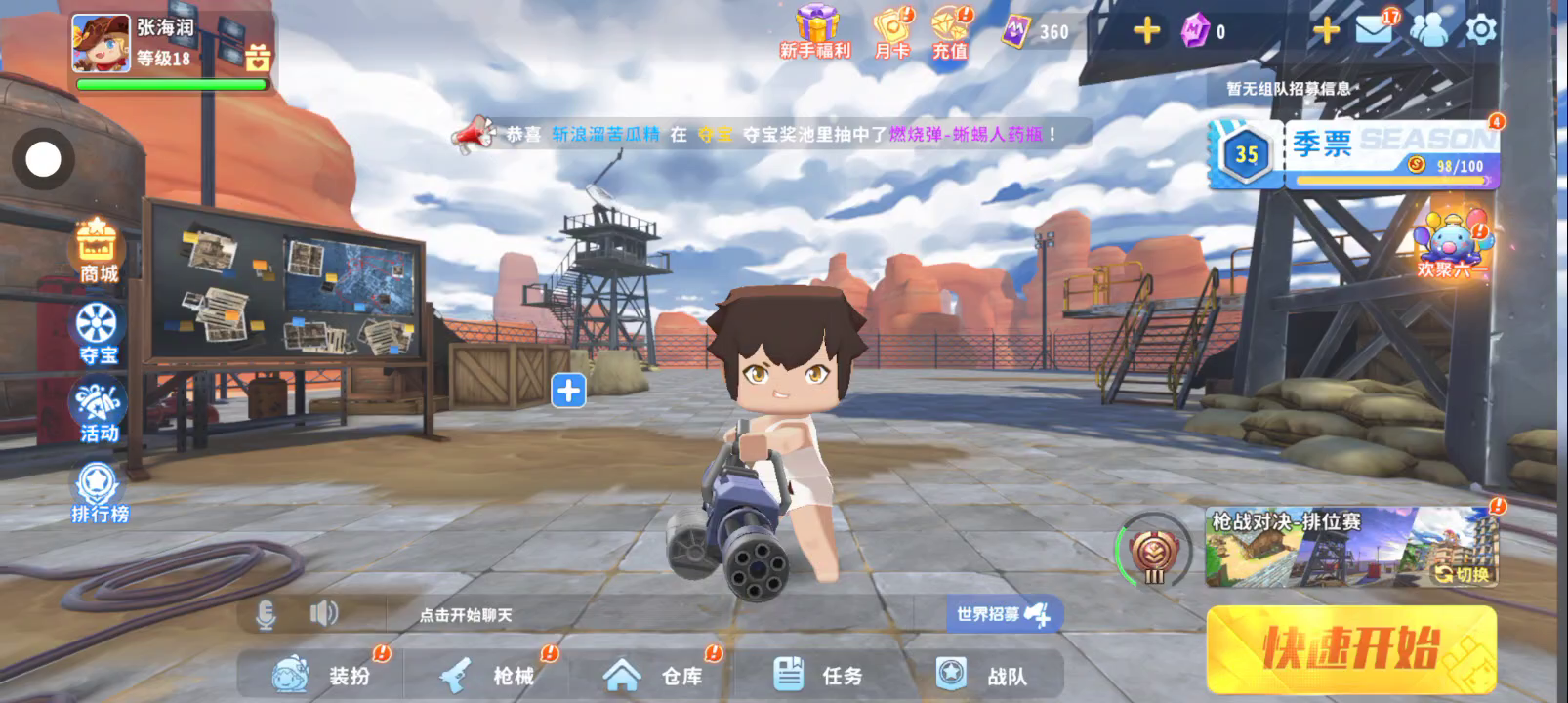Open the 枪械 weapons menu
This screenshot has width=1568, height=703.
(486, 675)
